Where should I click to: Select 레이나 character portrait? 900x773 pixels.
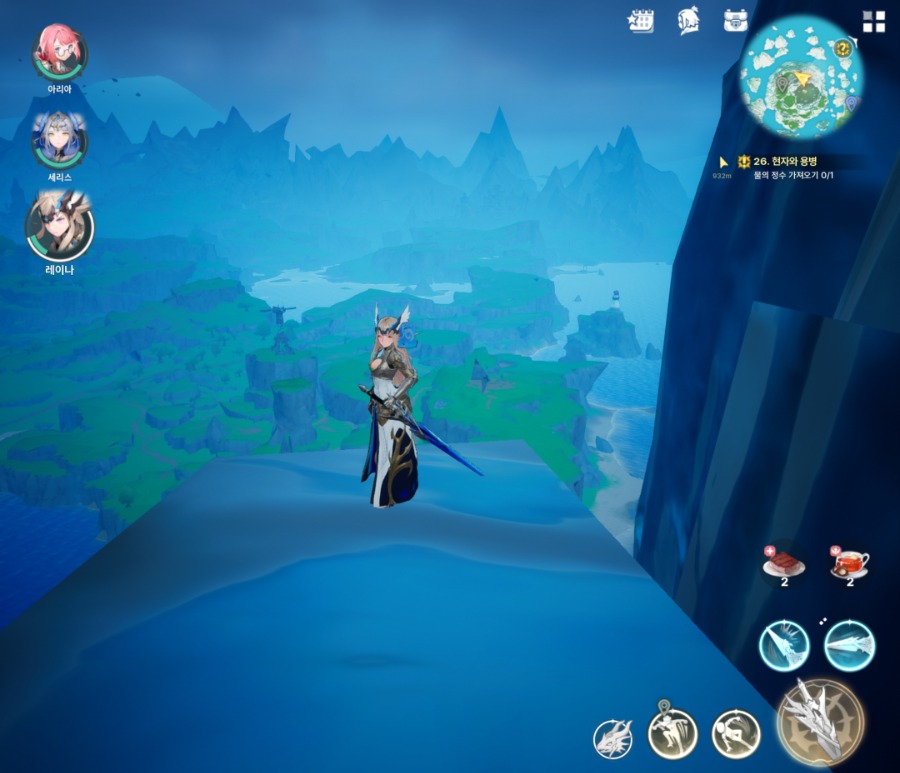(59, 226)
